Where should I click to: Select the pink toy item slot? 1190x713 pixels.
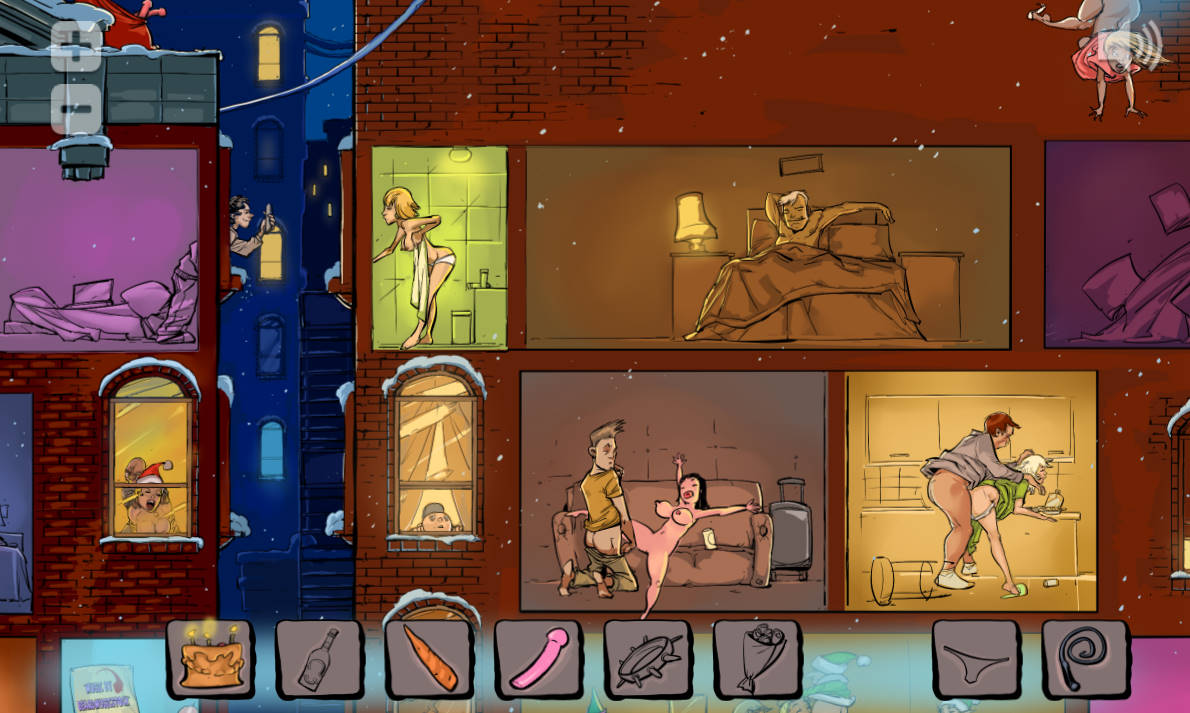click(538, 657)
